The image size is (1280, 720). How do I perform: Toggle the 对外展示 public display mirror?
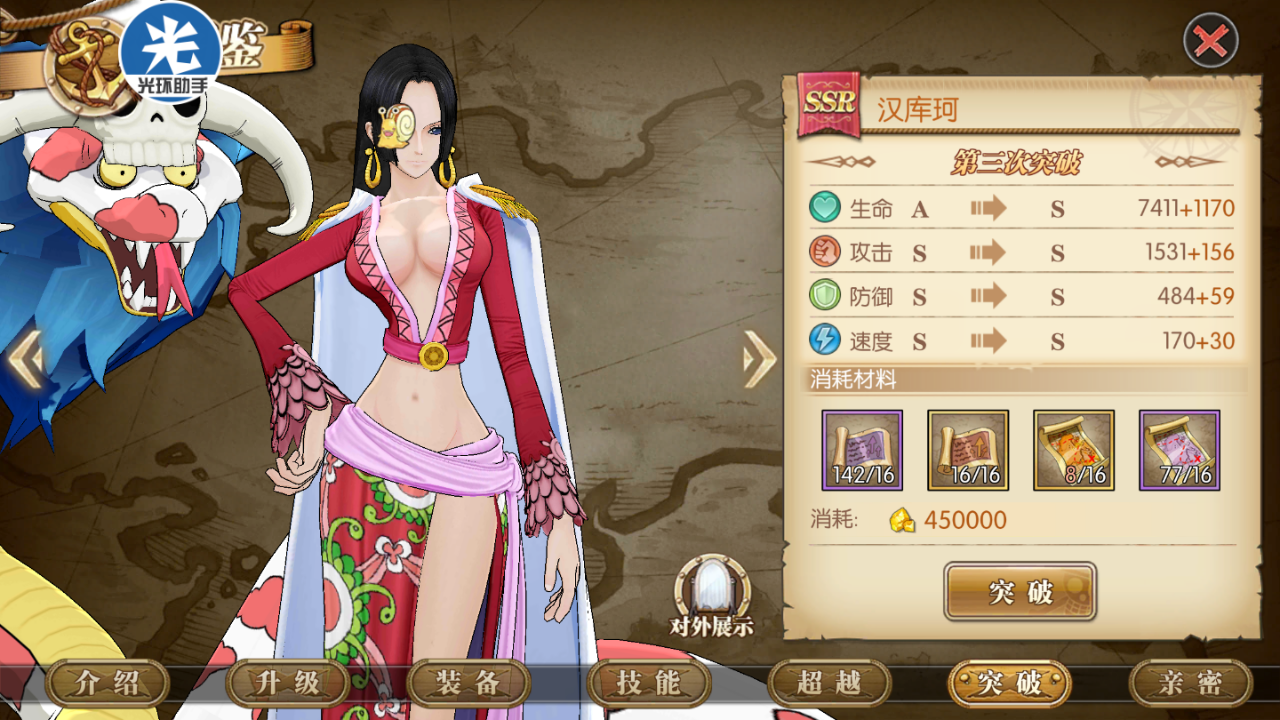[x=711, y=596]
